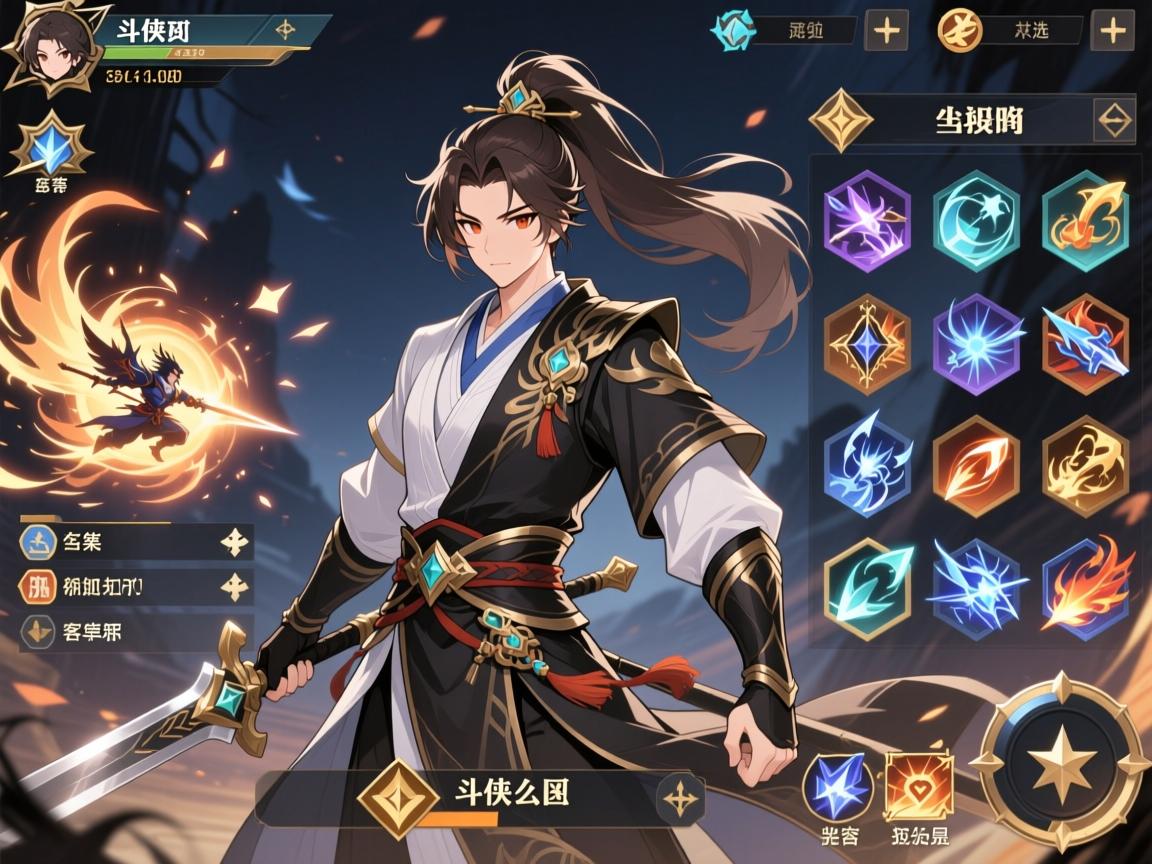Click the four-point star button on bottom name bar

point(680,798)
